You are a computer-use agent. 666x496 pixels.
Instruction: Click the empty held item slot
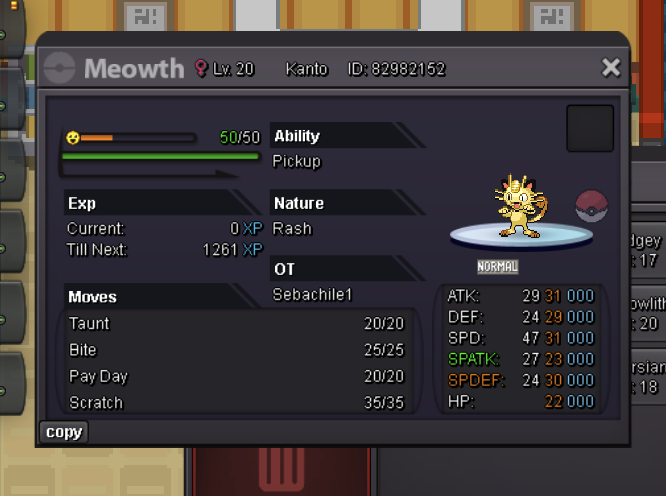point(590,128)
